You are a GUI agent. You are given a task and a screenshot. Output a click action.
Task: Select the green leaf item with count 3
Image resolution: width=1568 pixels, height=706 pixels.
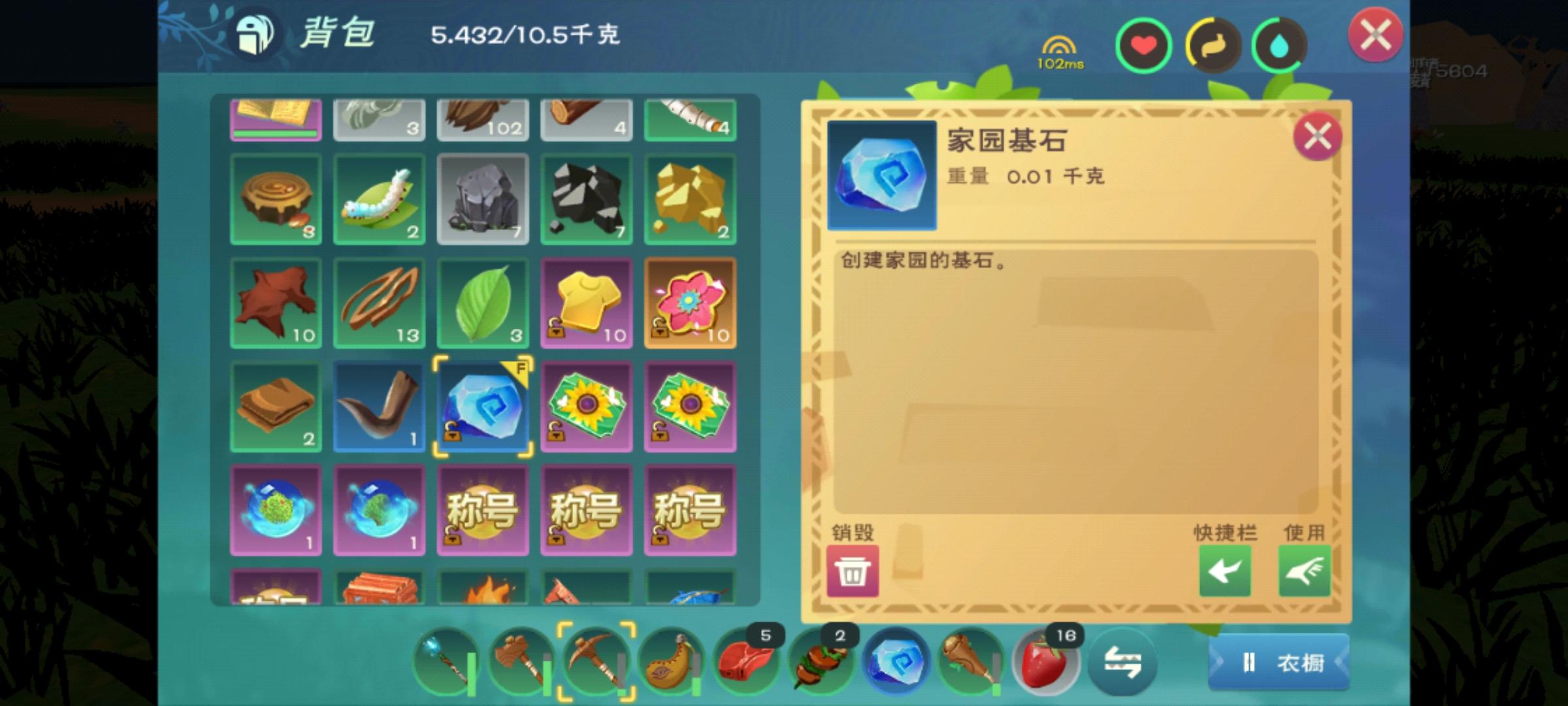pyautogui.click(x=483, y=304)
